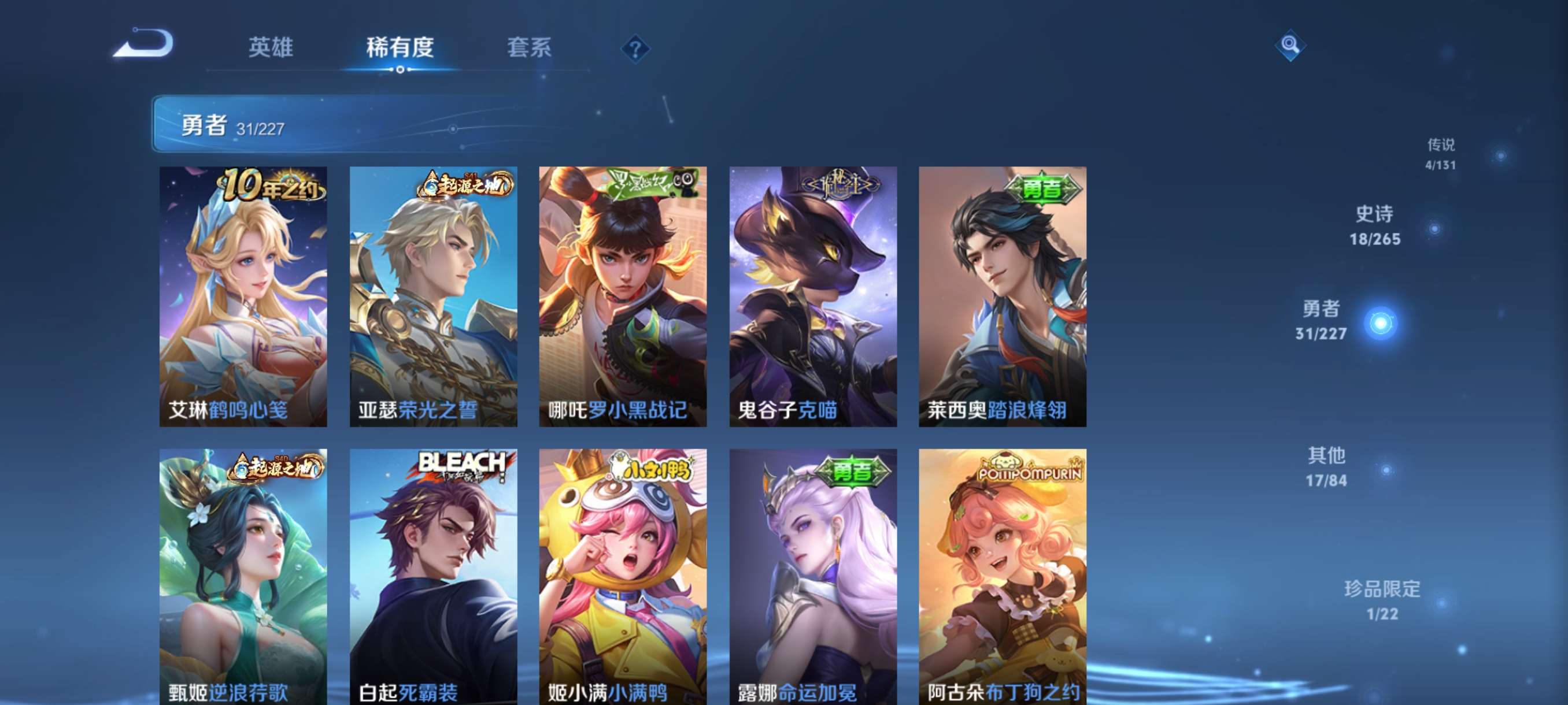Select the 稀有度 tab
The height and width of the screenshot is (705, 1568).
pos(400,47)
